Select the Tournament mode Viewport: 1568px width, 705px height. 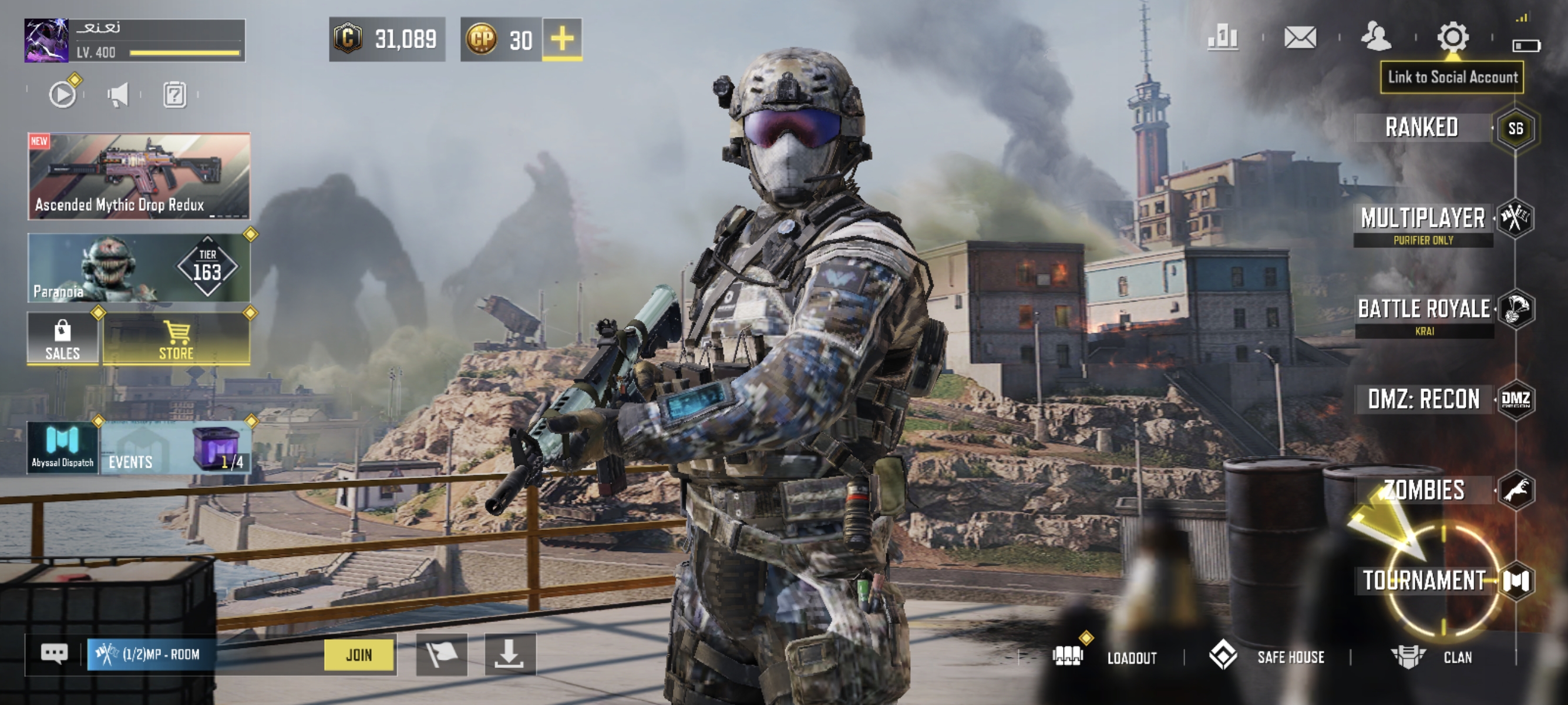pyautogui.click(x=1424, y=580)
